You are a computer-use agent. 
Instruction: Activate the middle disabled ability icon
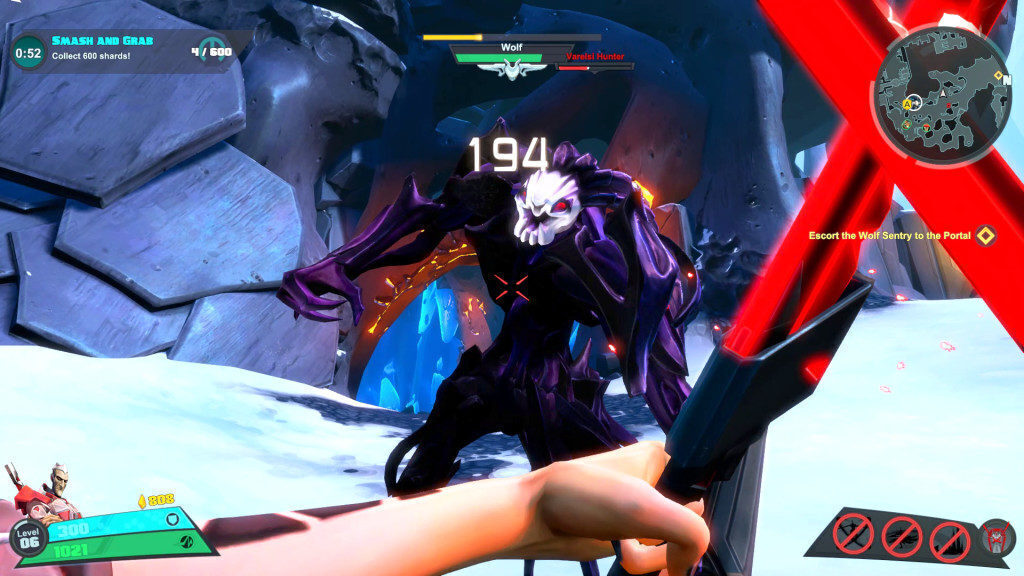click(901, 537)
